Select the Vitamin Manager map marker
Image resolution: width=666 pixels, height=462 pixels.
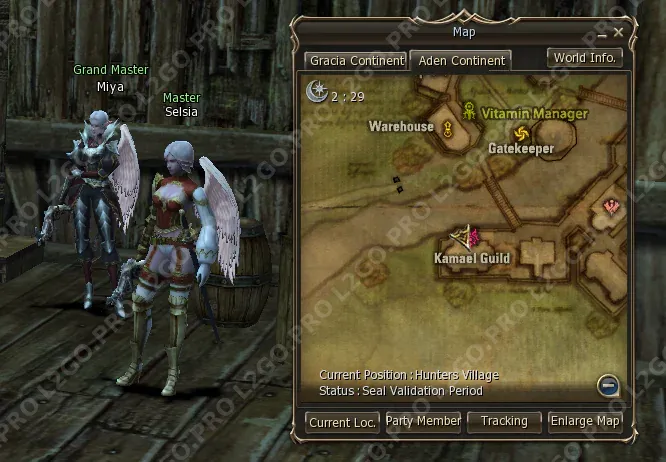pos(469,112)
